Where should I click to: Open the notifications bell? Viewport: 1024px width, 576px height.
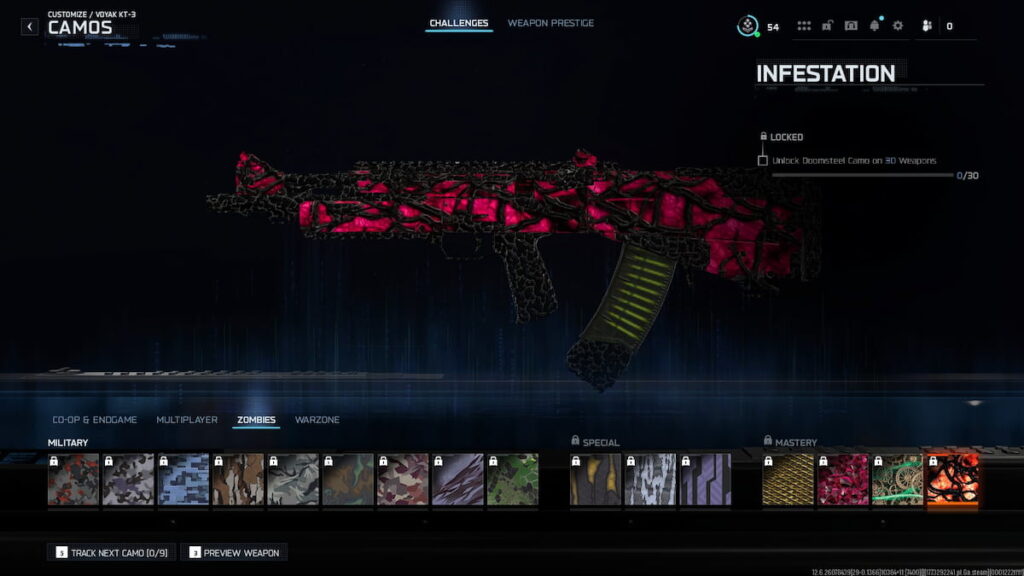(x=875, y=26)
